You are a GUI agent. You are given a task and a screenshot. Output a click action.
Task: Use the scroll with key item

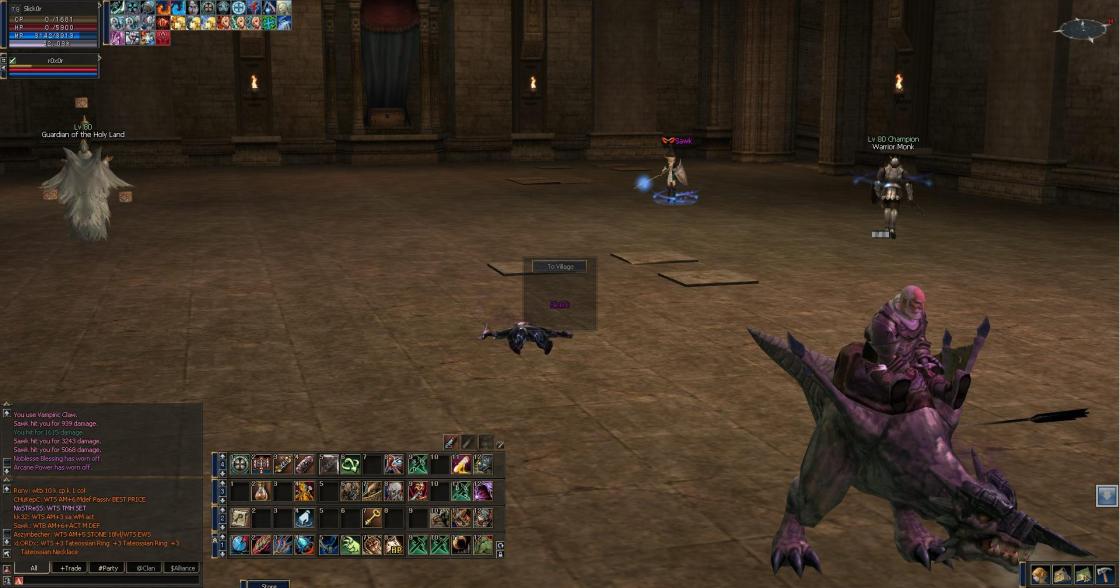(241, 518)
